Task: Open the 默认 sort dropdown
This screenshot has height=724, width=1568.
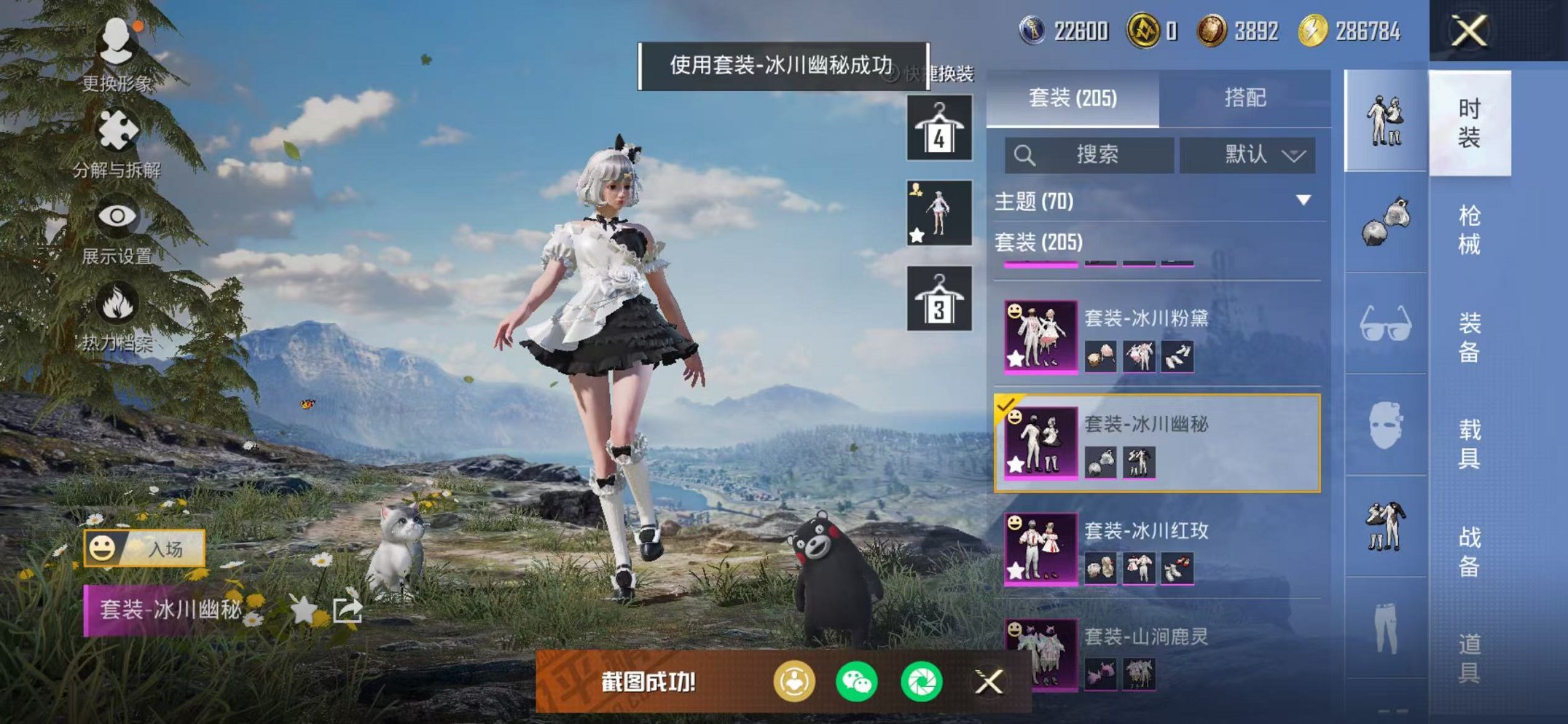Action: click(1248, 155)
